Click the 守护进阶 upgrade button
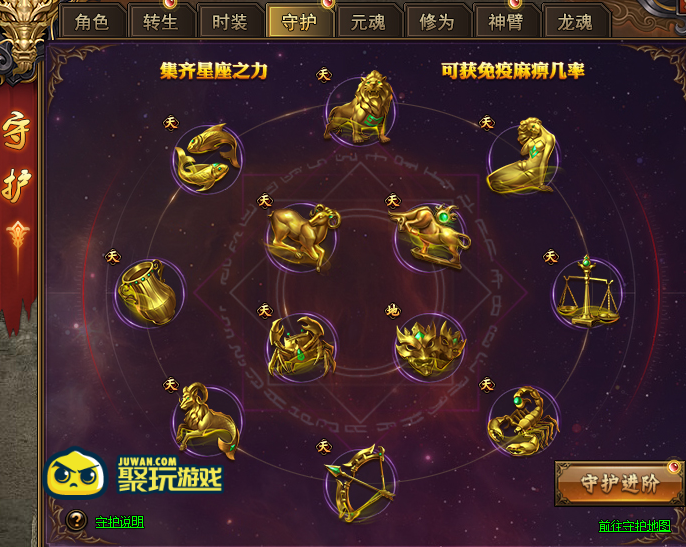 pos(621,483)
